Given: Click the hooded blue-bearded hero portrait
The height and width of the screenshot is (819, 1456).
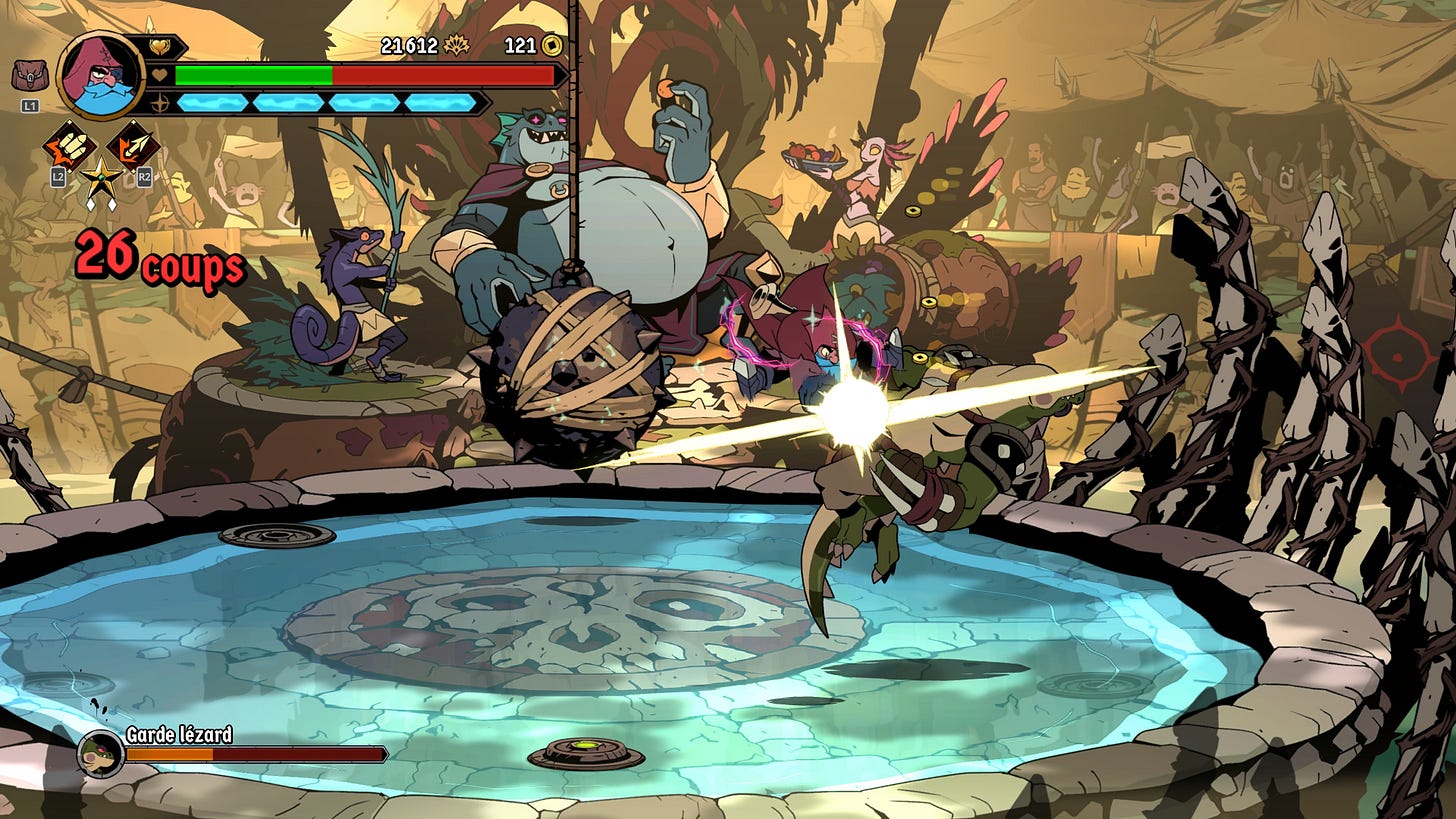Looking at the screenshot, I should coord(100,74).
